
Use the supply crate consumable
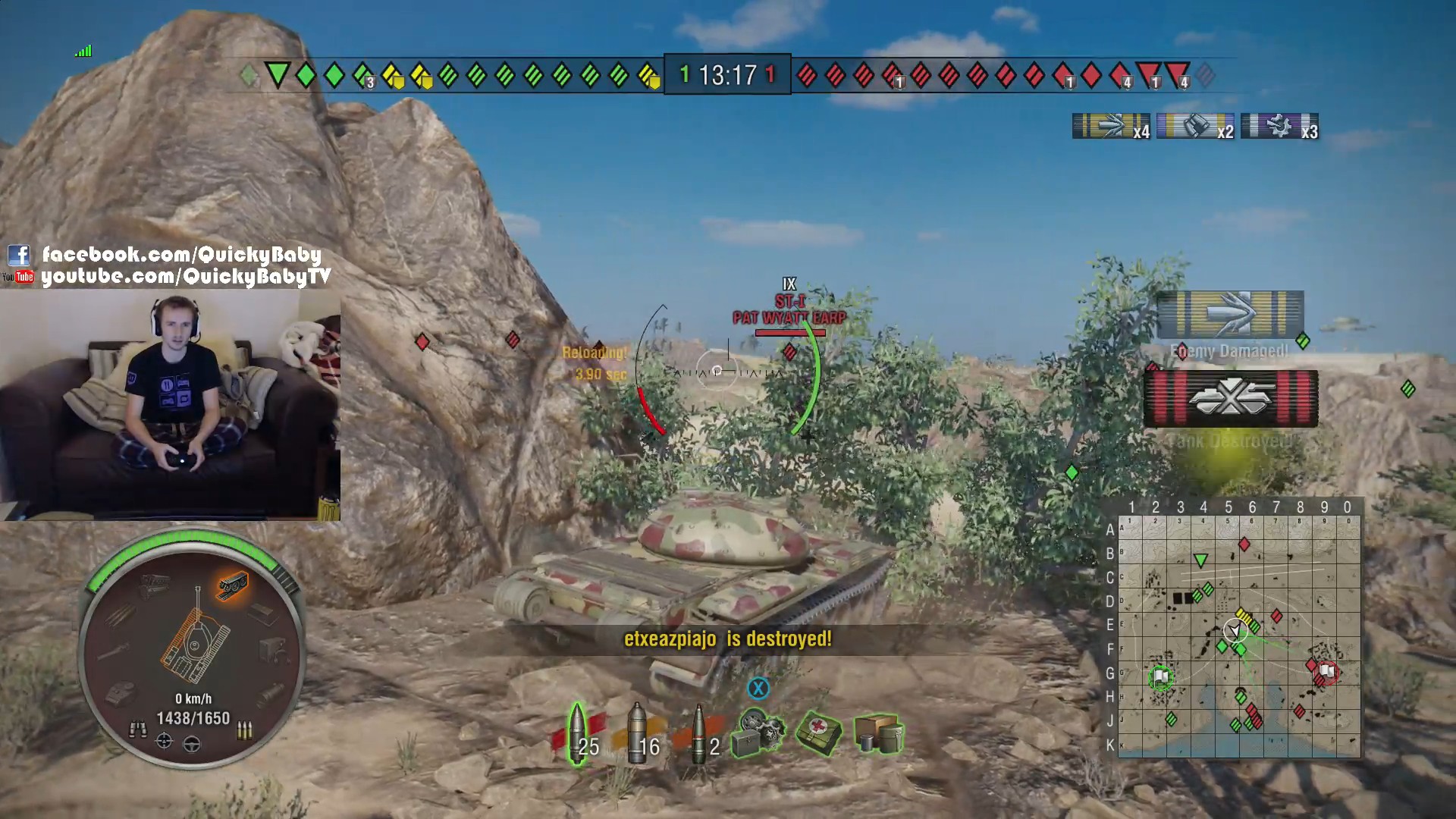[878, 733]
